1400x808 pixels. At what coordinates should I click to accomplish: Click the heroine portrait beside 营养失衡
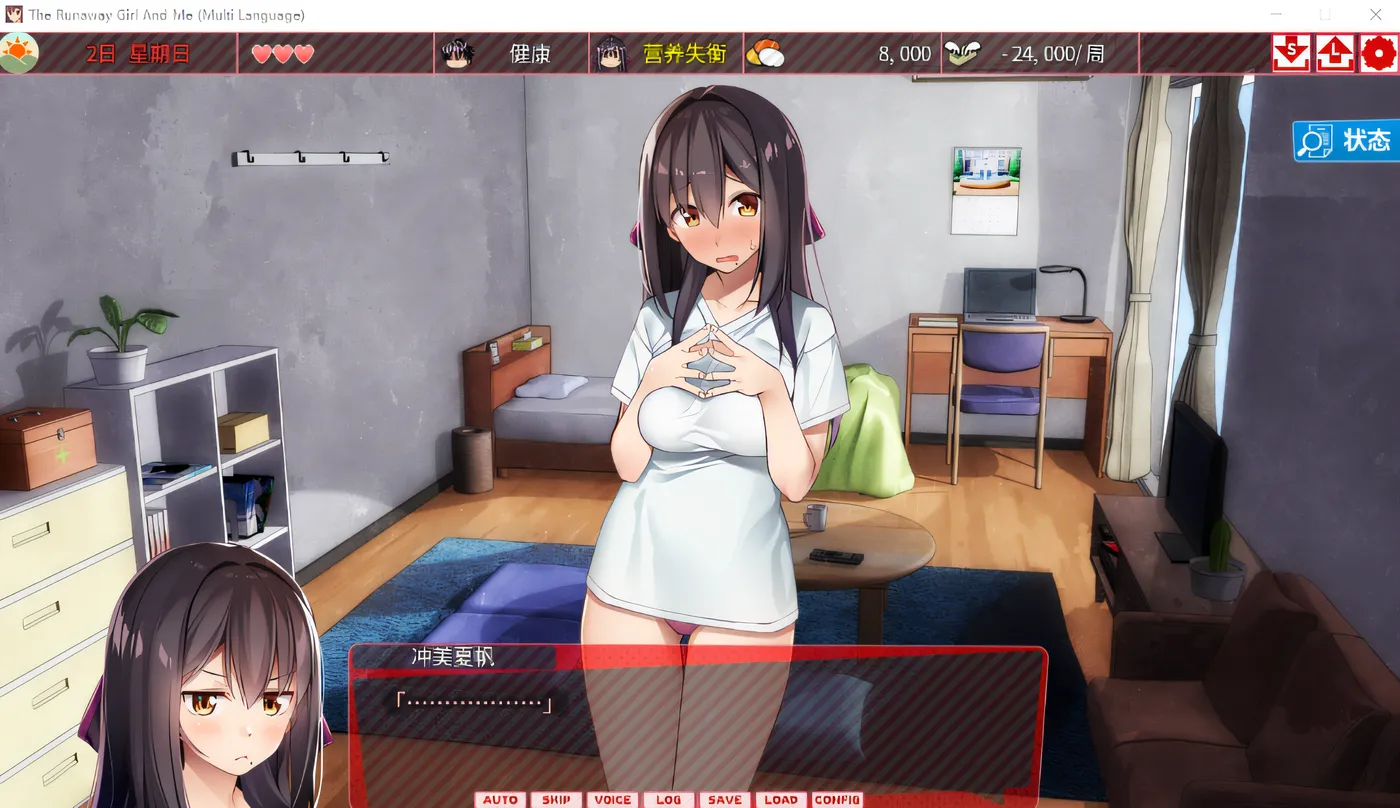pos(610,52)
